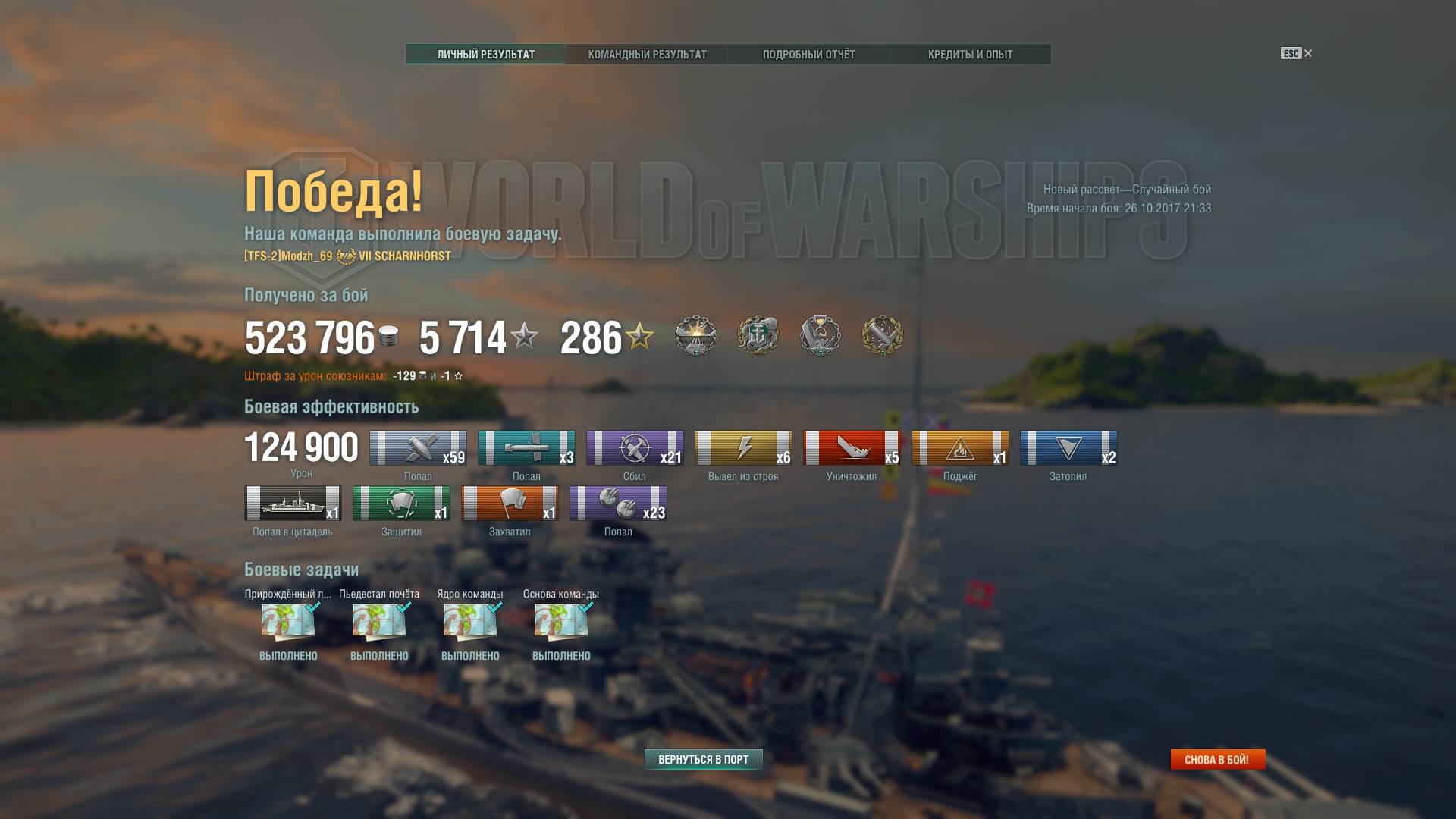Screen dimensions: 1456x819
Task: Click the Попал в цитадель ribbon
Action: click(x=293, y=503)
